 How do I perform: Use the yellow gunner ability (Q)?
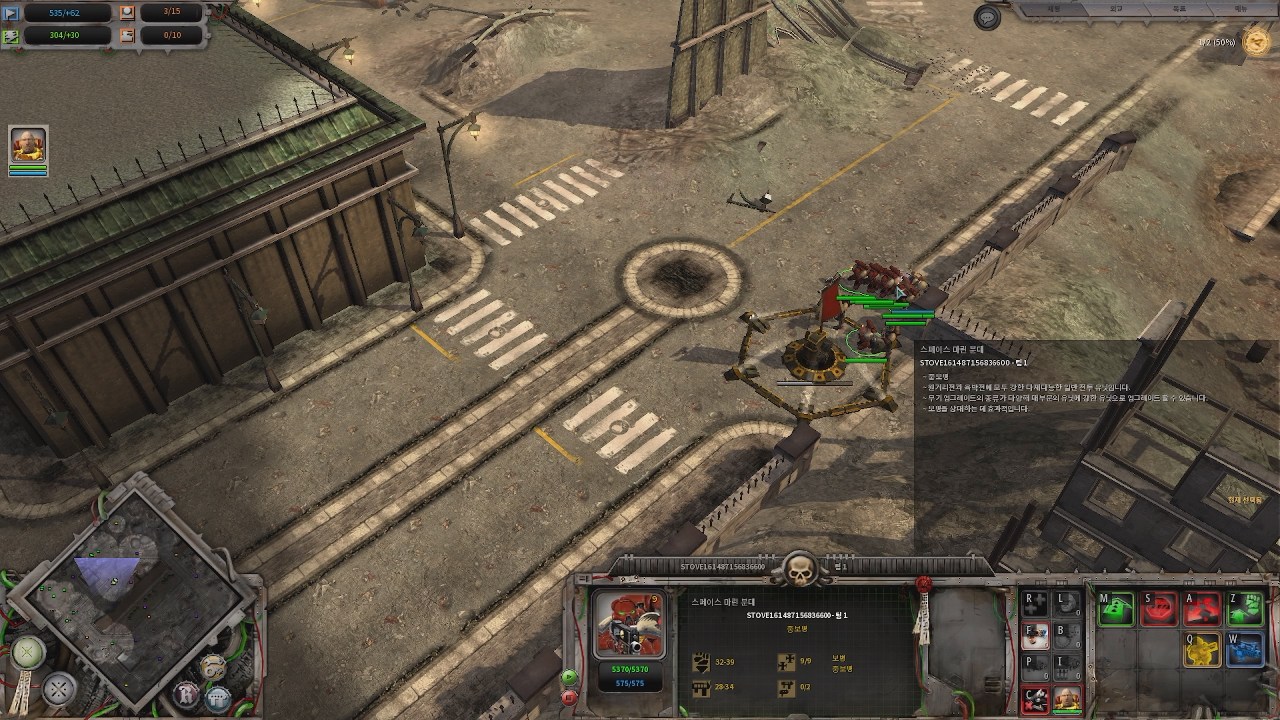[x=1202, y=651]
